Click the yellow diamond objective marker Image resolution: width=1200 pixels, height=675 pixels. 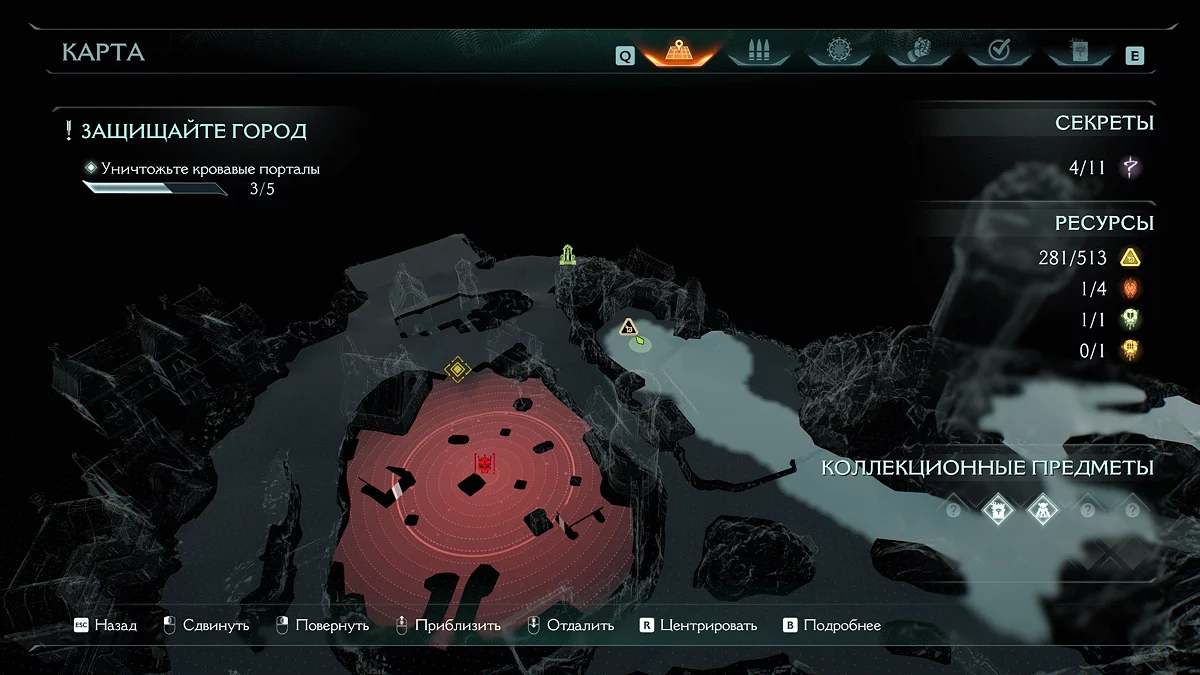pyautogui.click(x=457, y=369)
